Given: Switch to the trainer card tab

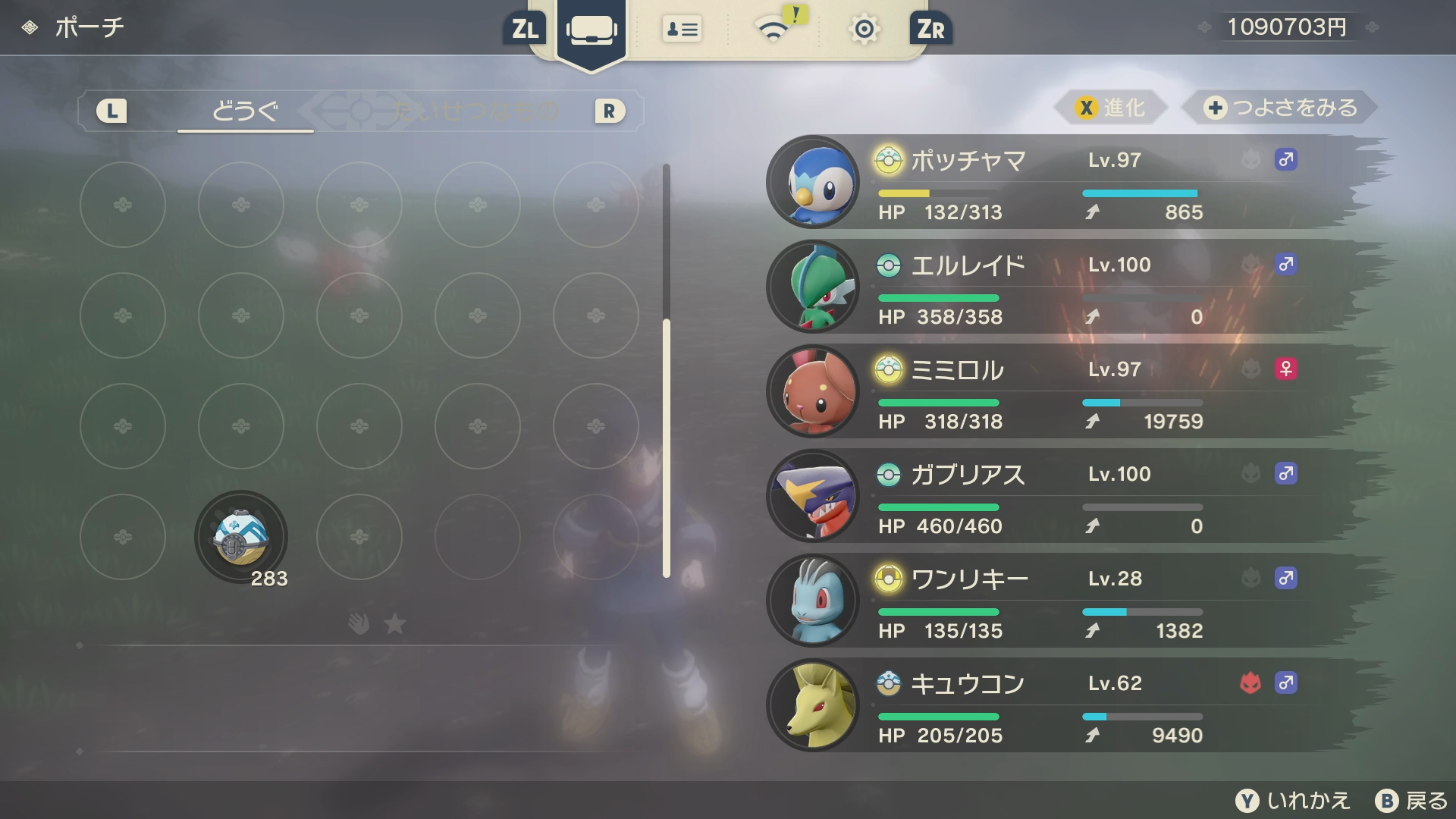Looking at the screenshot, I should pyautogui.click(x=682, y=30).
